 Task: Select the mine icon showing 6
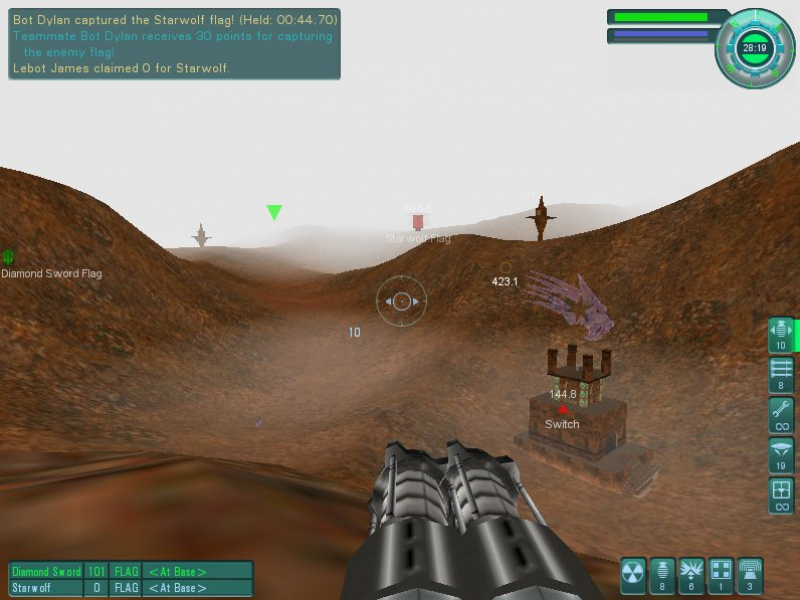tap(691, 575)
